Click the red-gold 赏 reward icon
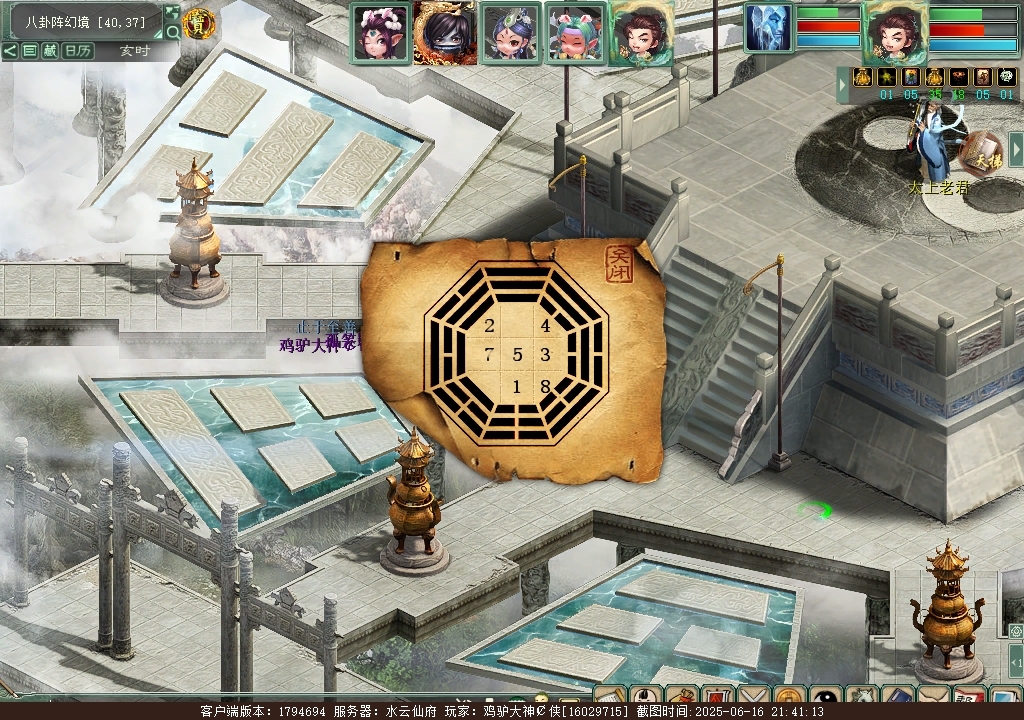 199,23
